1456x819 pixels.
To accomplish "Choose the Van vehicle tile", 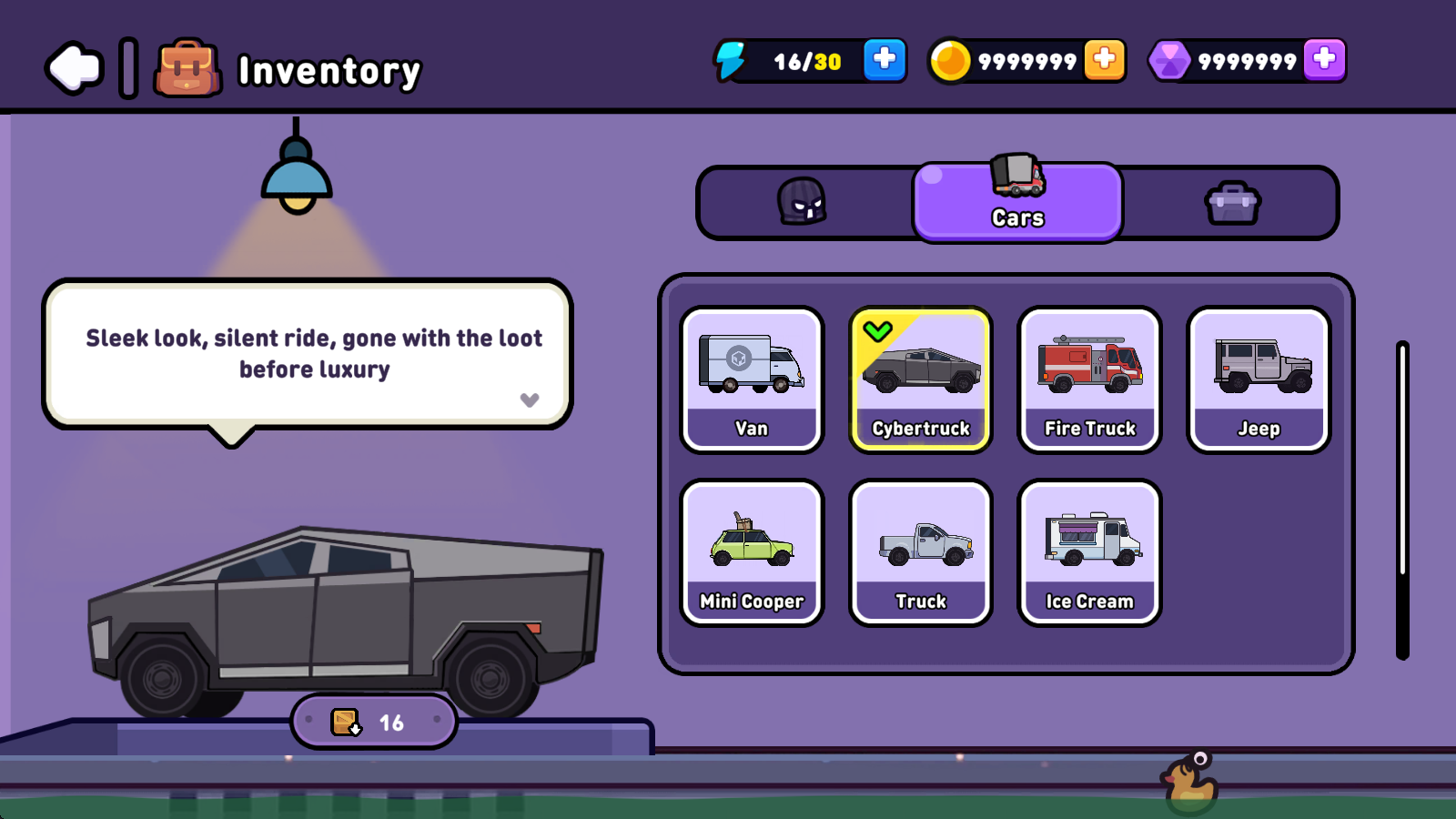I will [752, 379].
